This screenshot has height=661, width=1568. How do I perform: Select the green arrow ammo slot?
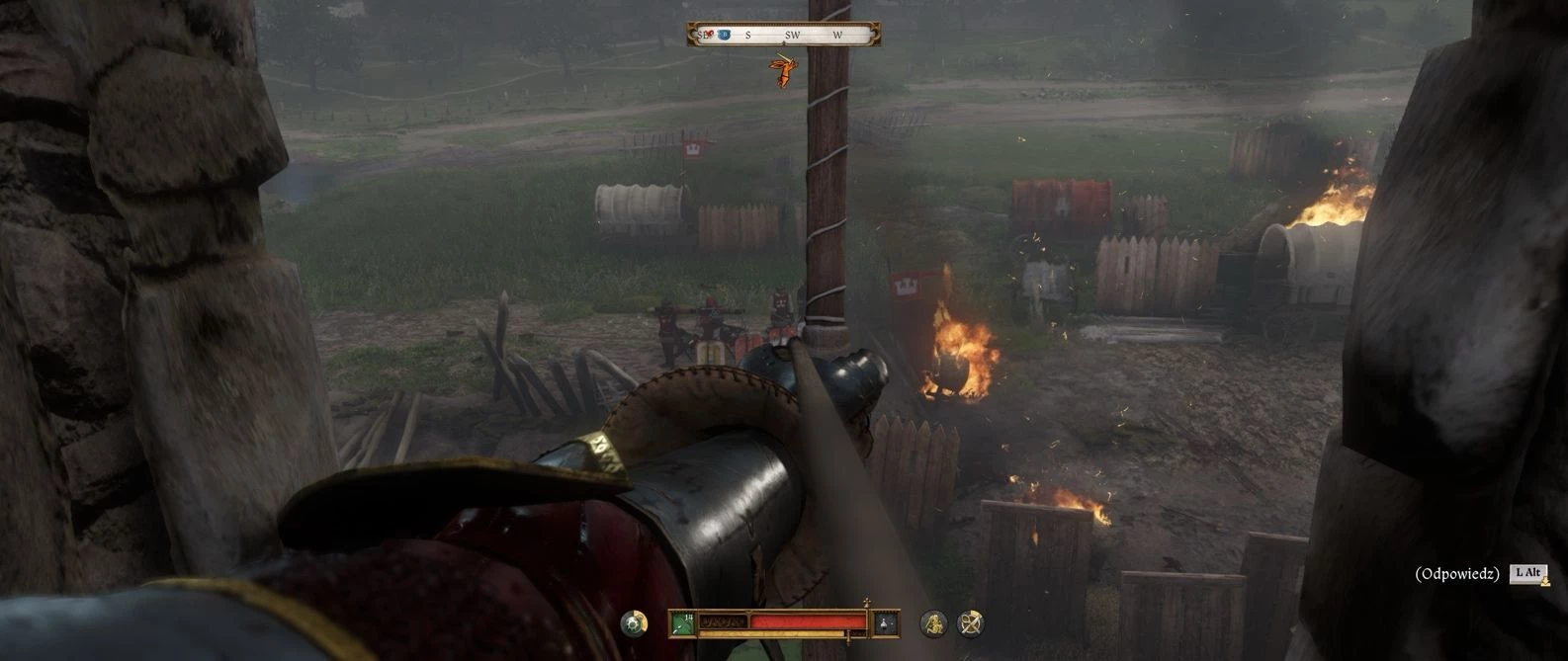coord(681,622)
